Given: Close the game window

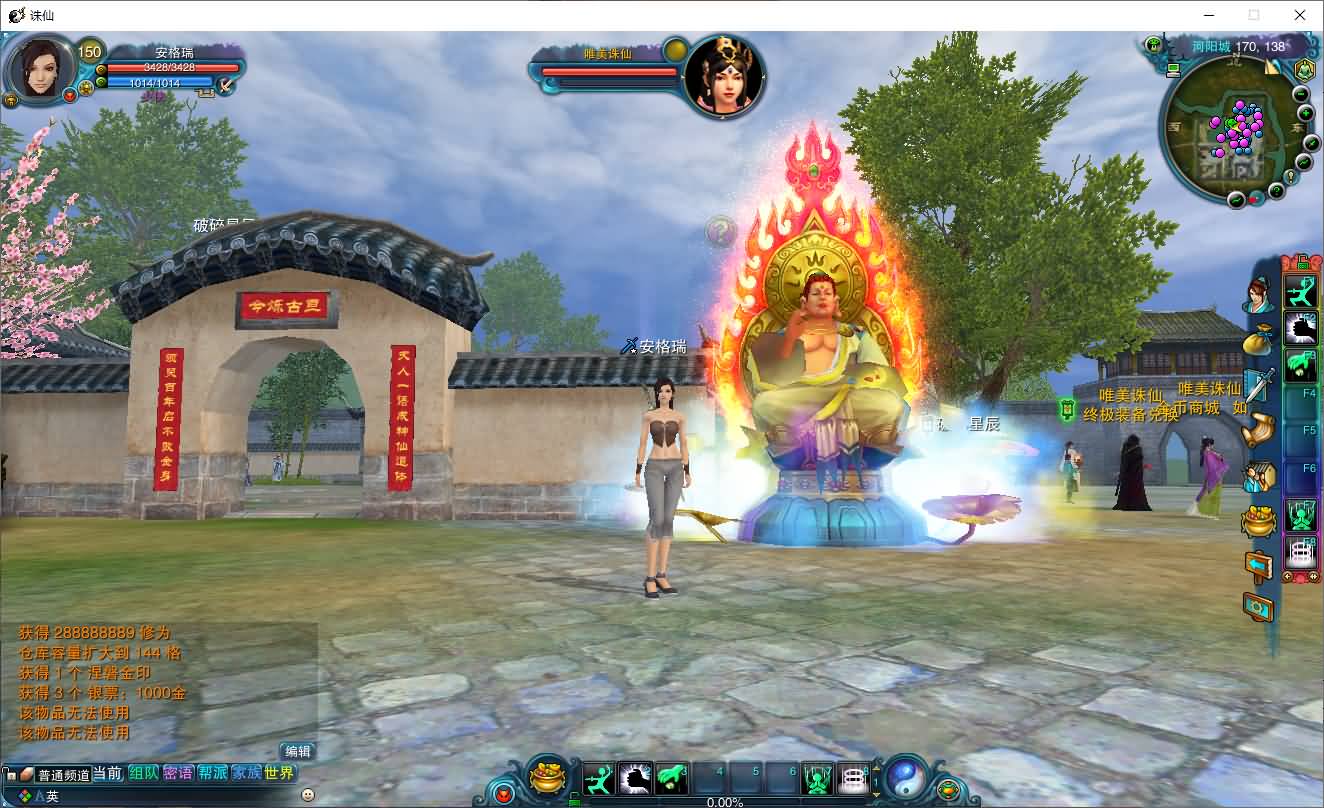Looking at the screenshot, I should (x=1300, y=15).
